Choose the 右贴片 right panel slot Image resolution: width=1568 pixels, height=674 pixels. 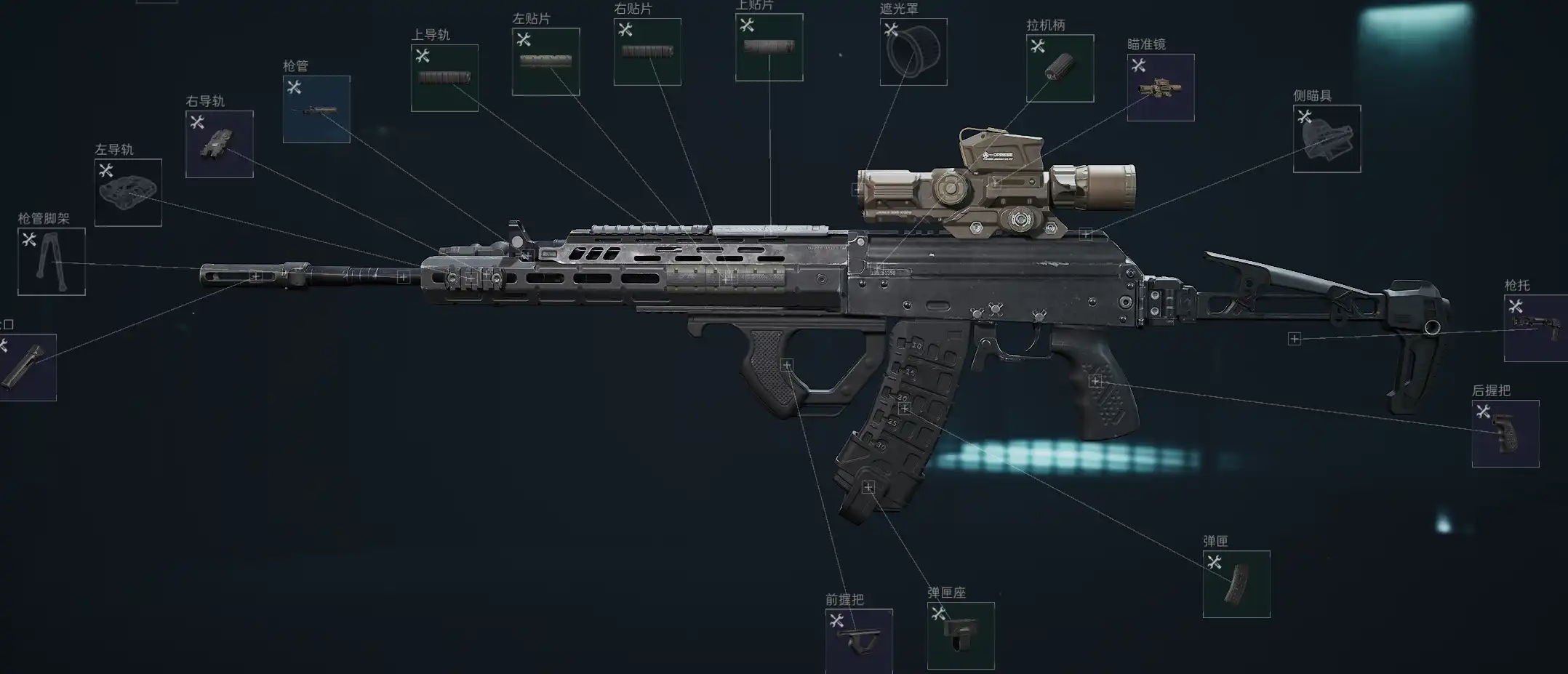pos(647,52)
